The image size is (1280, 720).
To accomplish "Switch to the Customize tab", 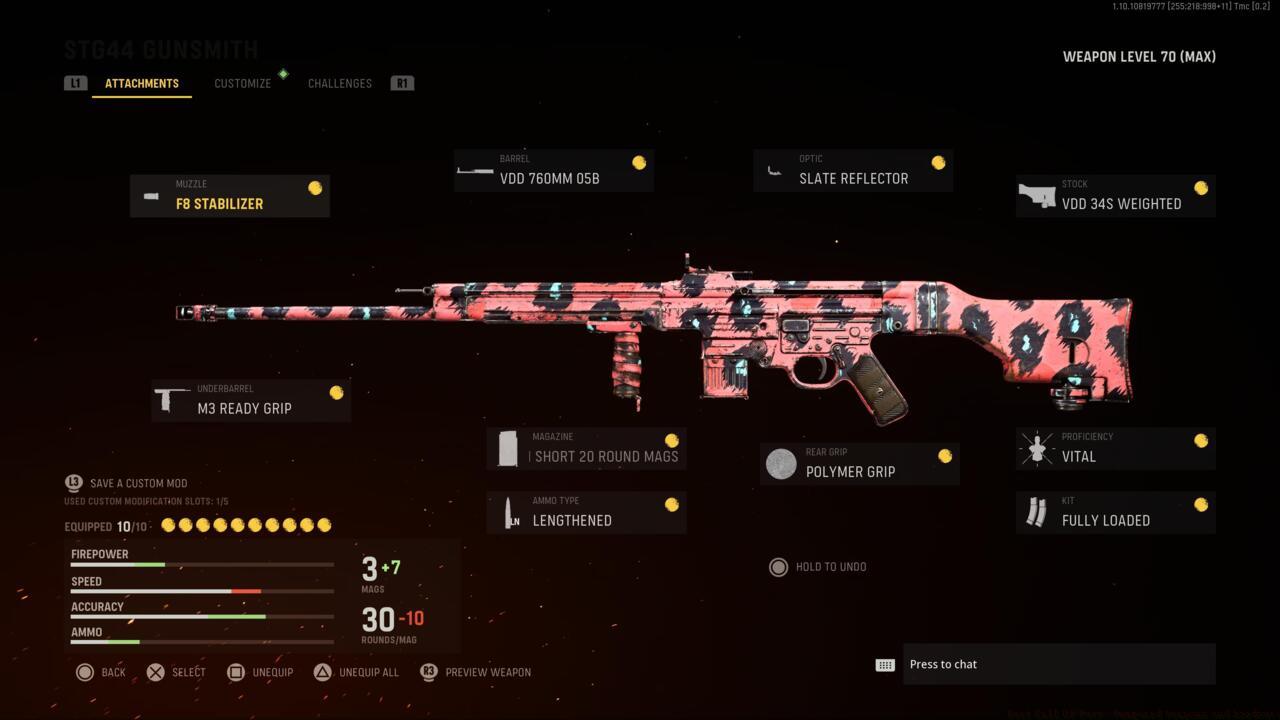I will (242, 83).
